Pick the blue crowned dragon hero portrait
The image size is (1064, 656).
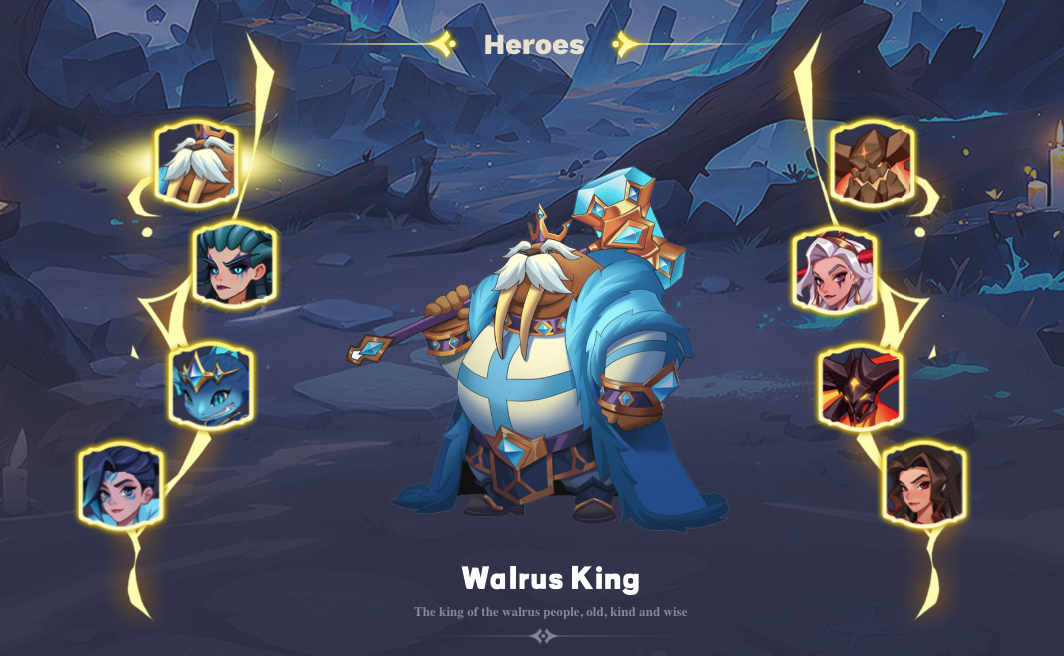211,384
